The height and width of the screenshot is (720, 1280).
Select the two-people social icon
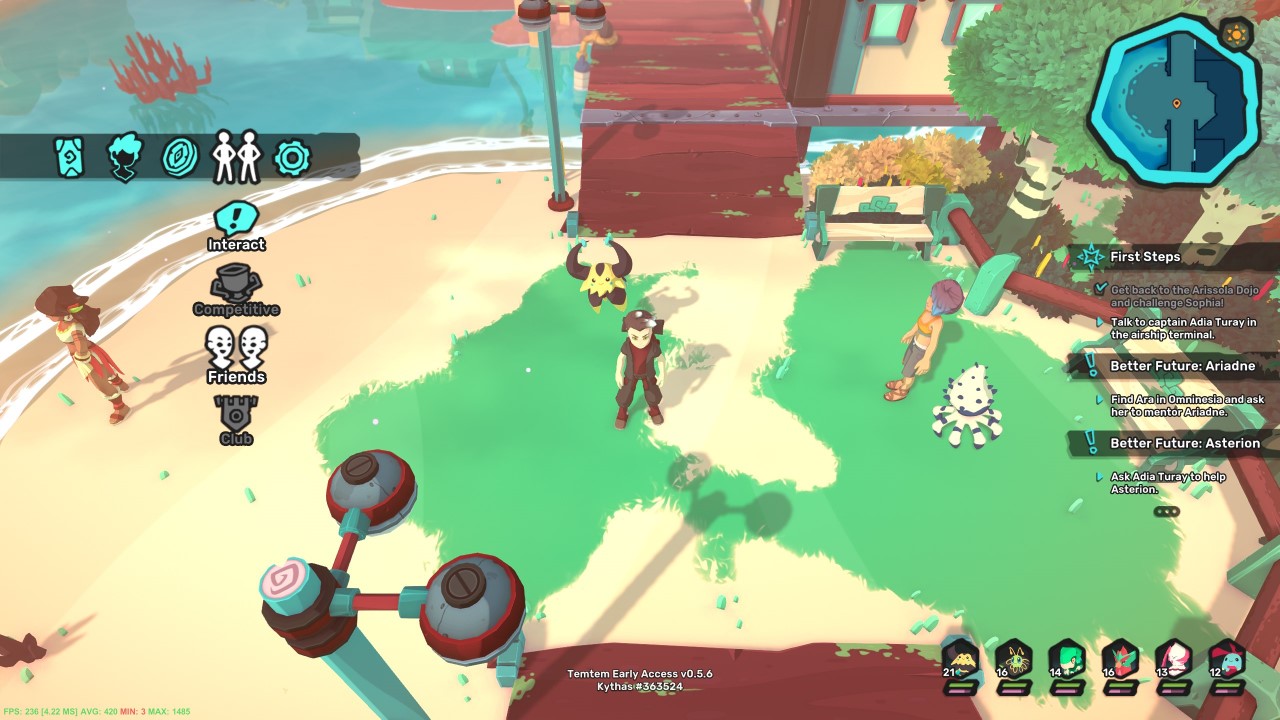(x=236, y=157)
